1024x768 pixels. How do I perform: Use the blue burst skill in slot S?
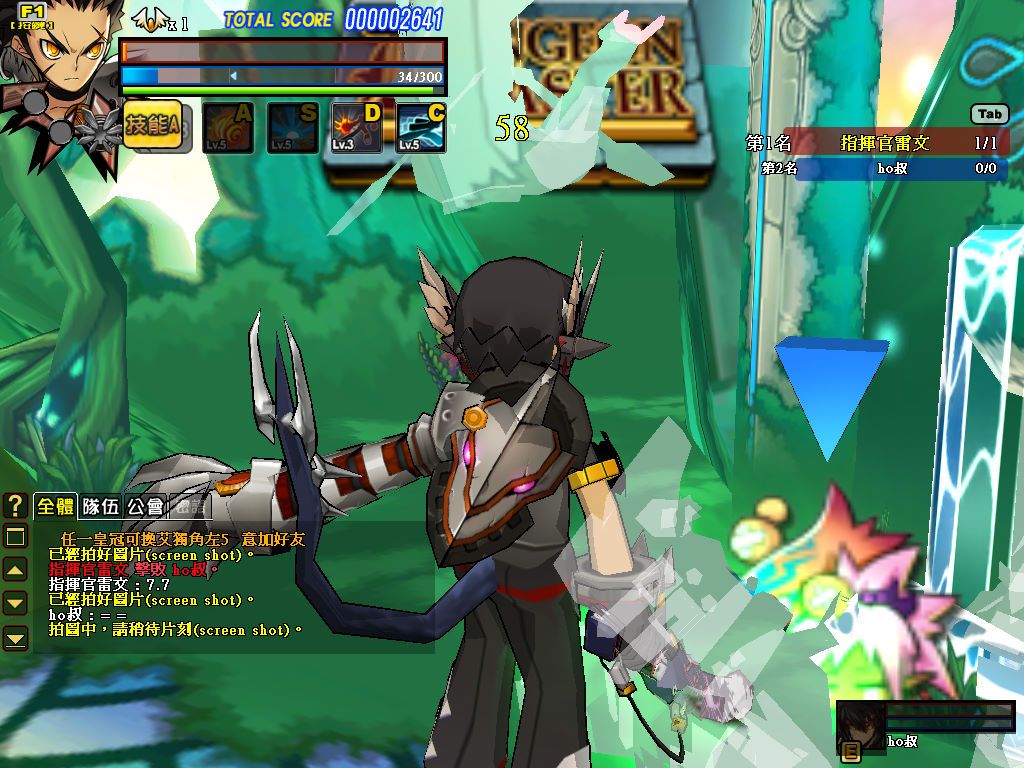click(x=292, y=128)
